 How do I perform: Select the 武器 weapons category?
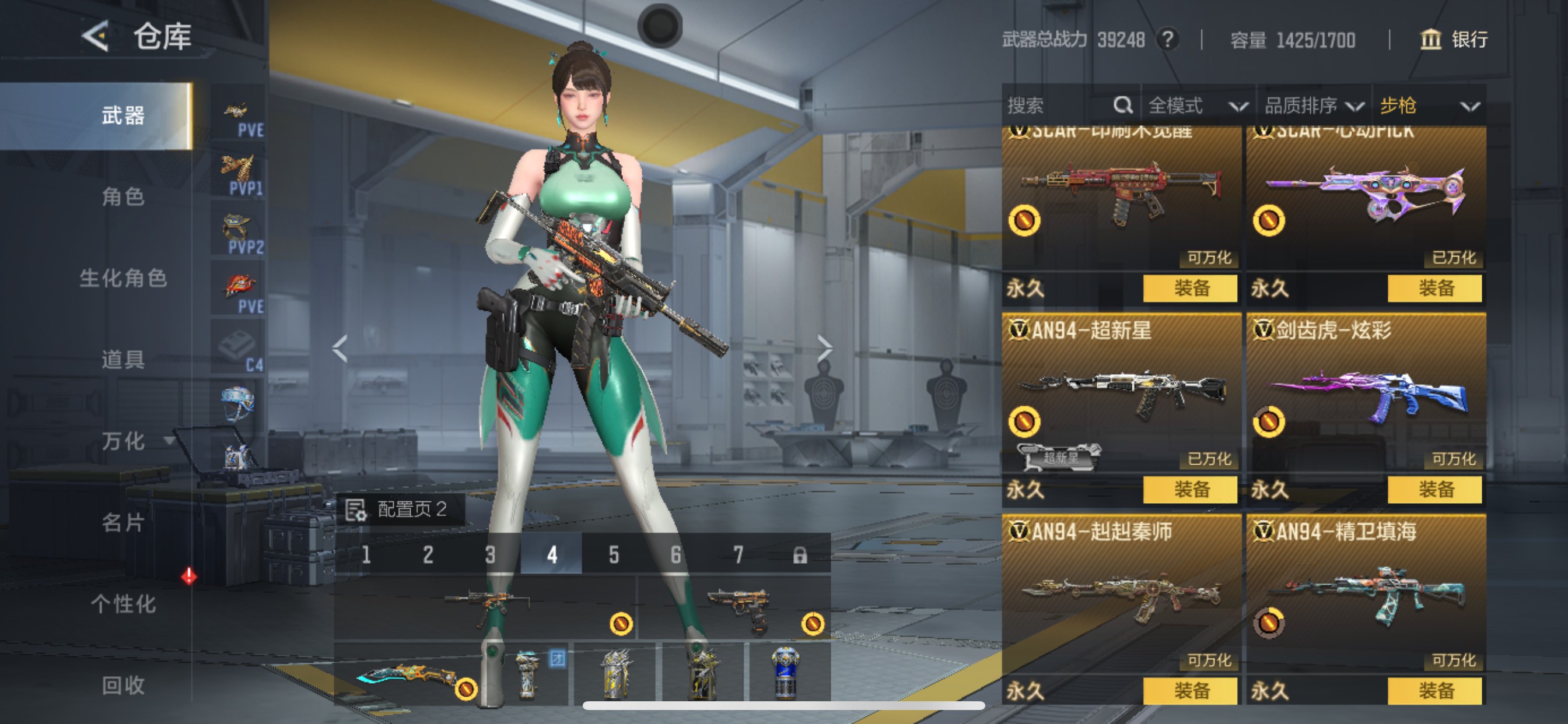point(123,115)
